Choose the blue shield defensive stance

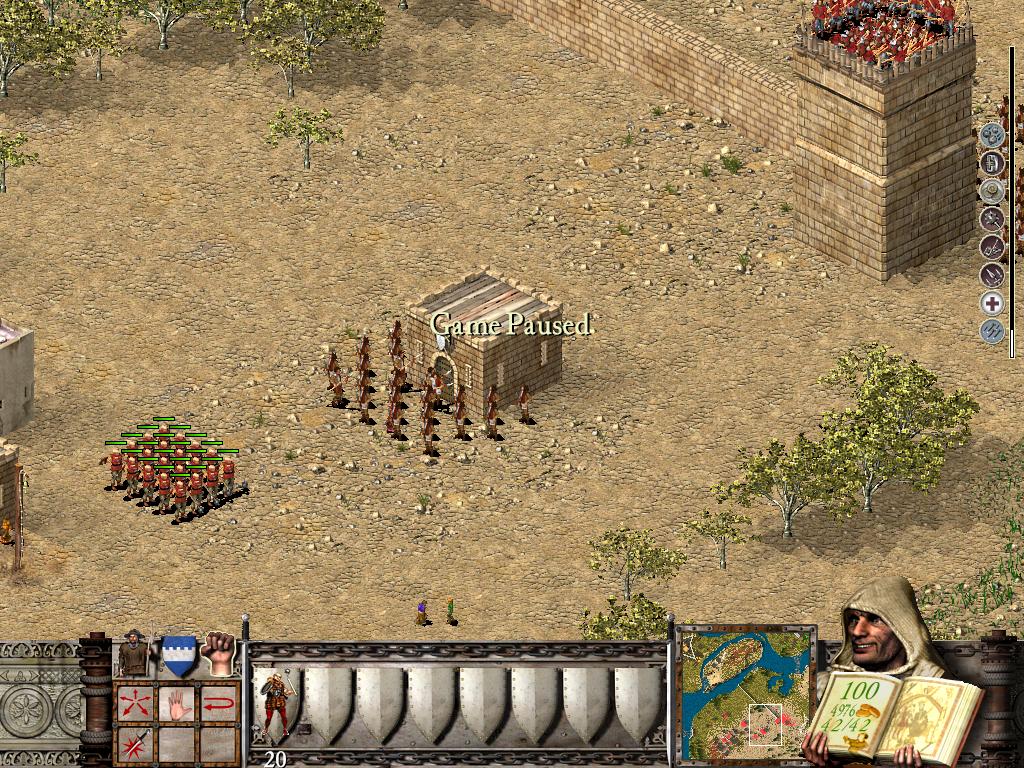point(178,655)
